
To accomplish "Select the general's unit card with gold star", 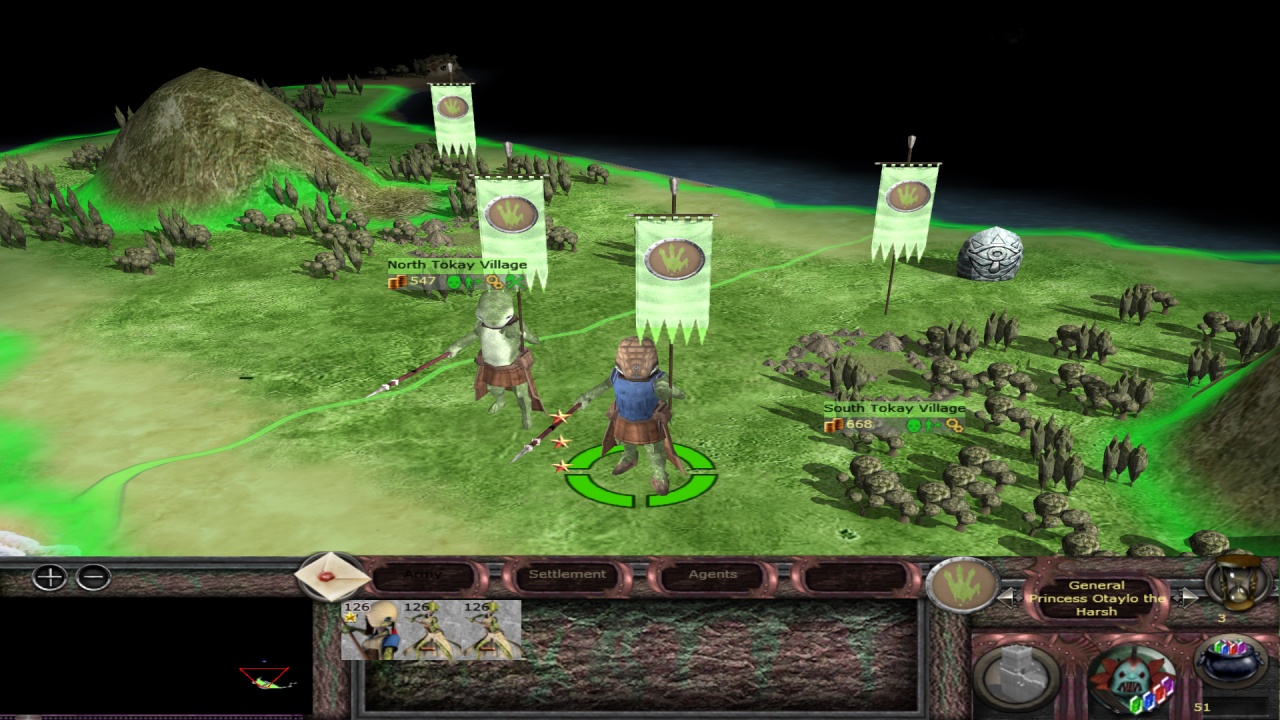I will pos(370,630).
